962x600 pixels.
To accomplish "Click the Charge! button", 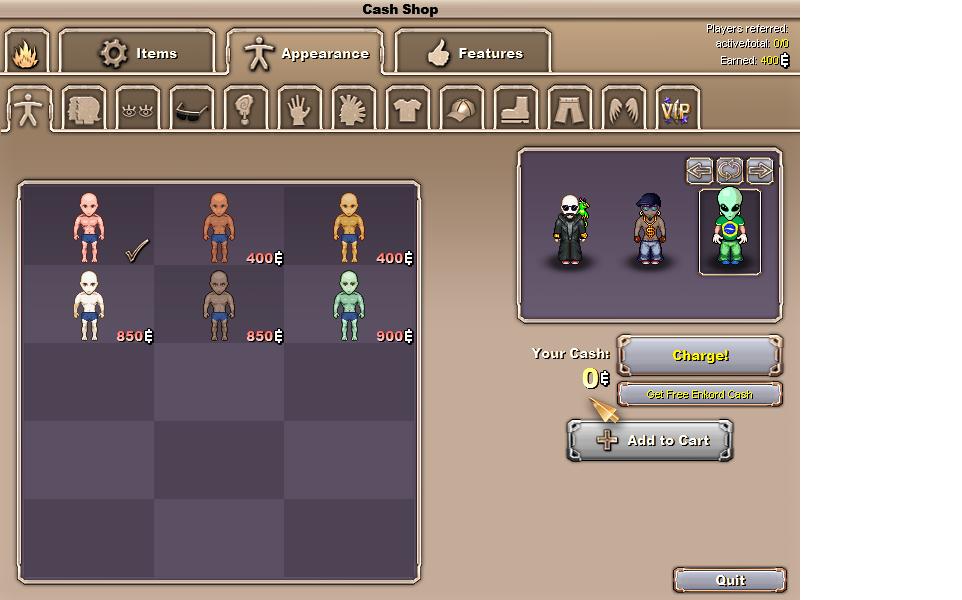I will 700,356.
